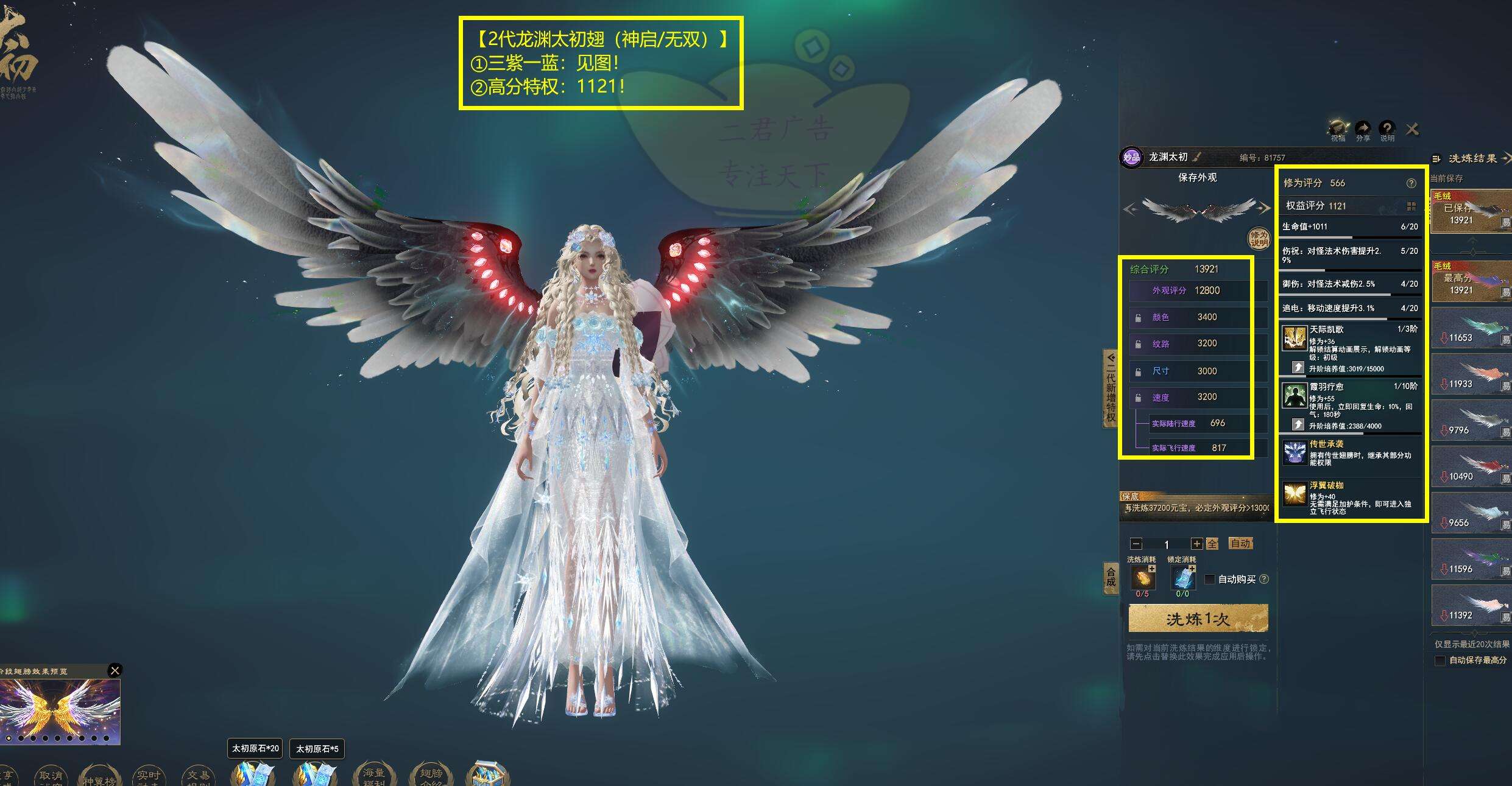Decrease refine count with minus button

tap(1136, 544)
